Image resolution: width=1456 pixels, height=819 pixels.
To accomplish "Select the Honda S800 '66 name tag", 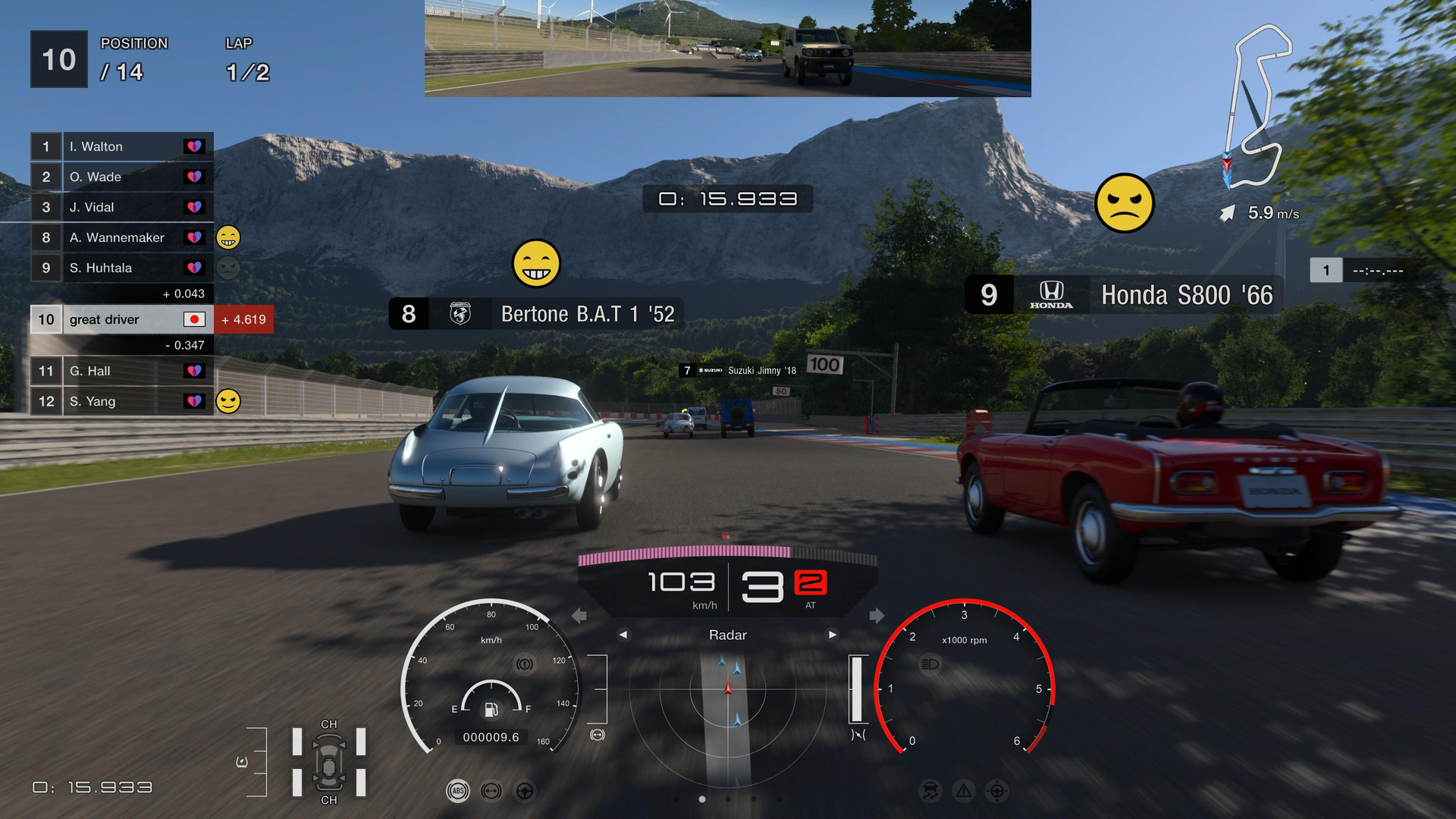I will tap(1124, 295).
